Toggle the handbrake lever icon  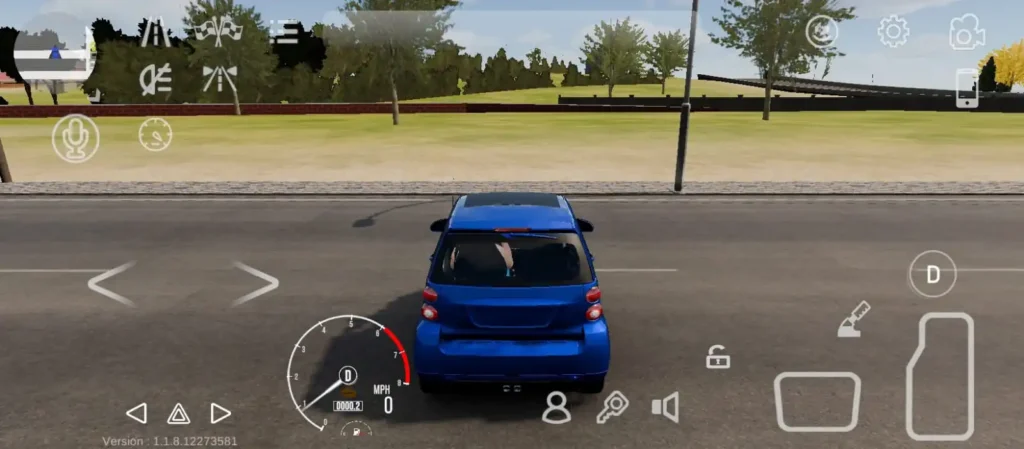tap(853, 320)
